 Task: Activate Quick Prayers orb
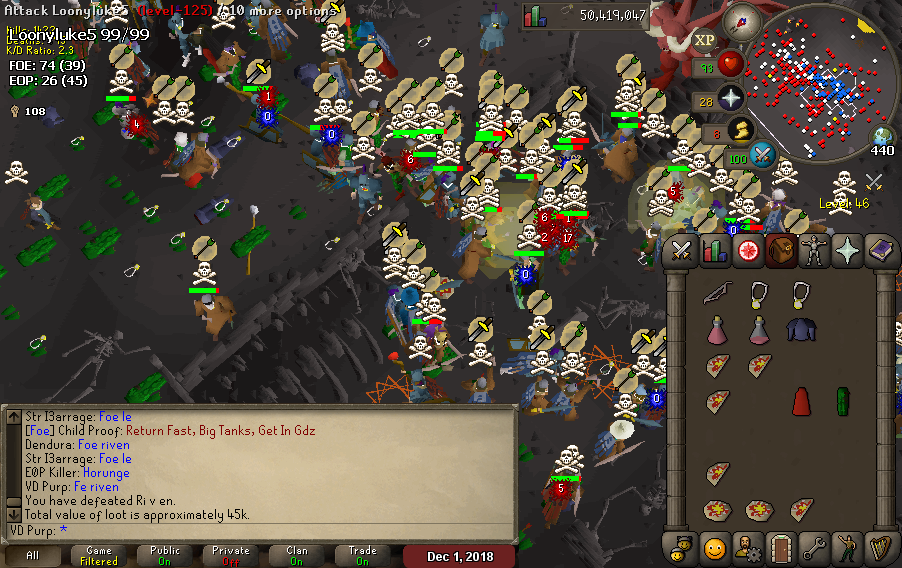tap(730, 99)
